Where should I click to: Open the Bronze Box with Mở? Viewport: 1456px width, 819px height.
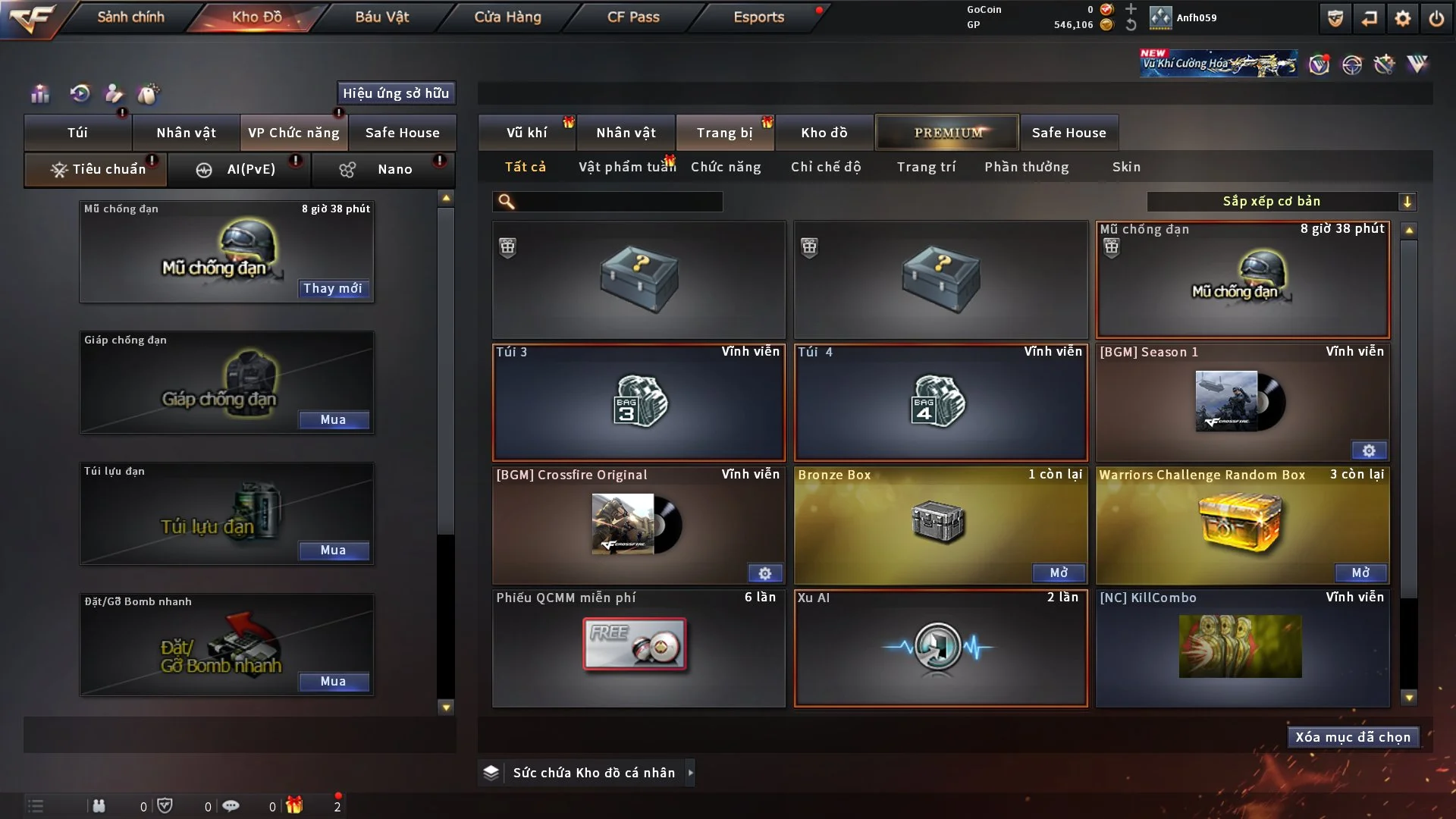click(x=1059, y=573)
